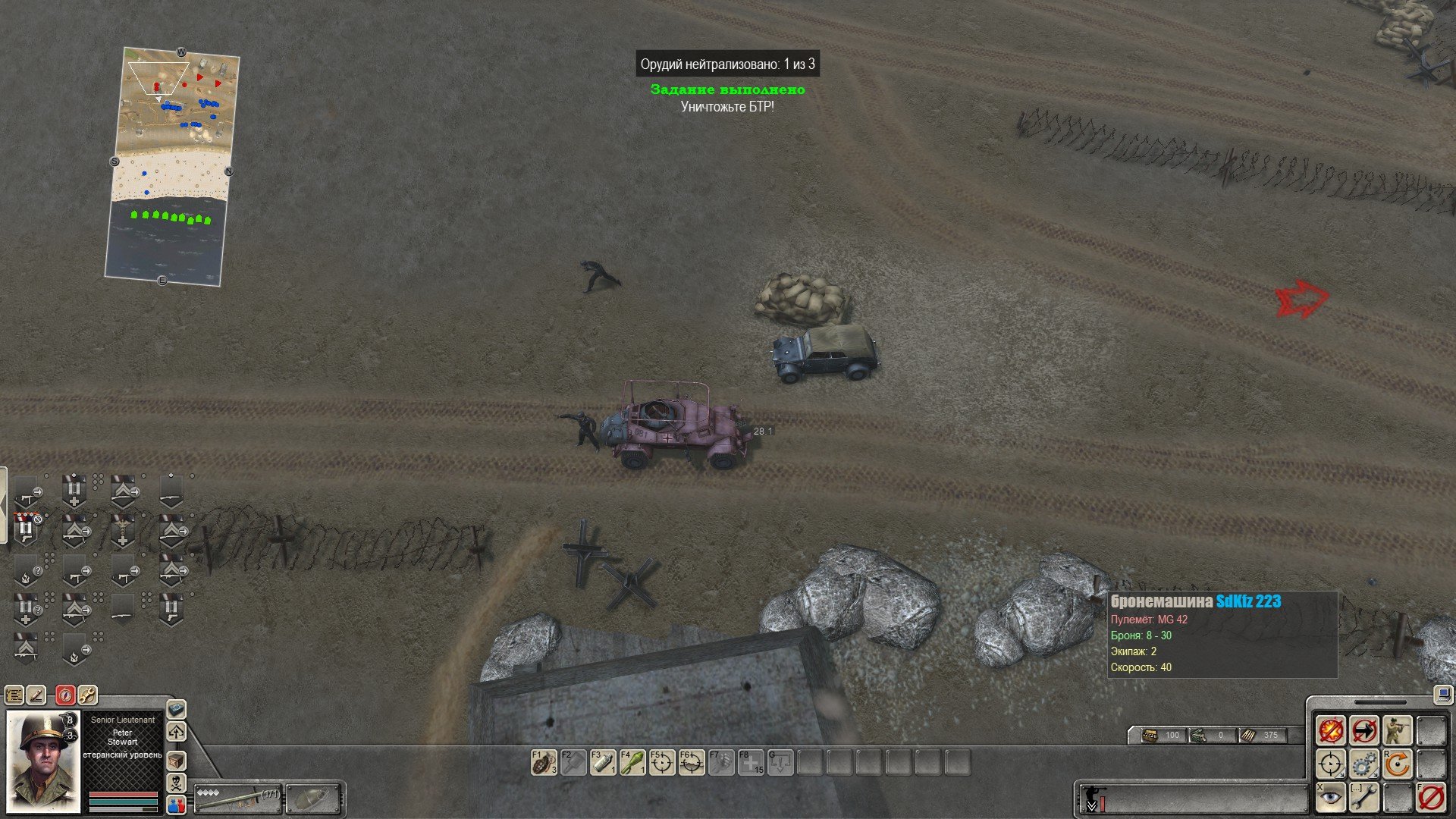
Task: Click the orange rotate button
Action: tap(1398, 764)
